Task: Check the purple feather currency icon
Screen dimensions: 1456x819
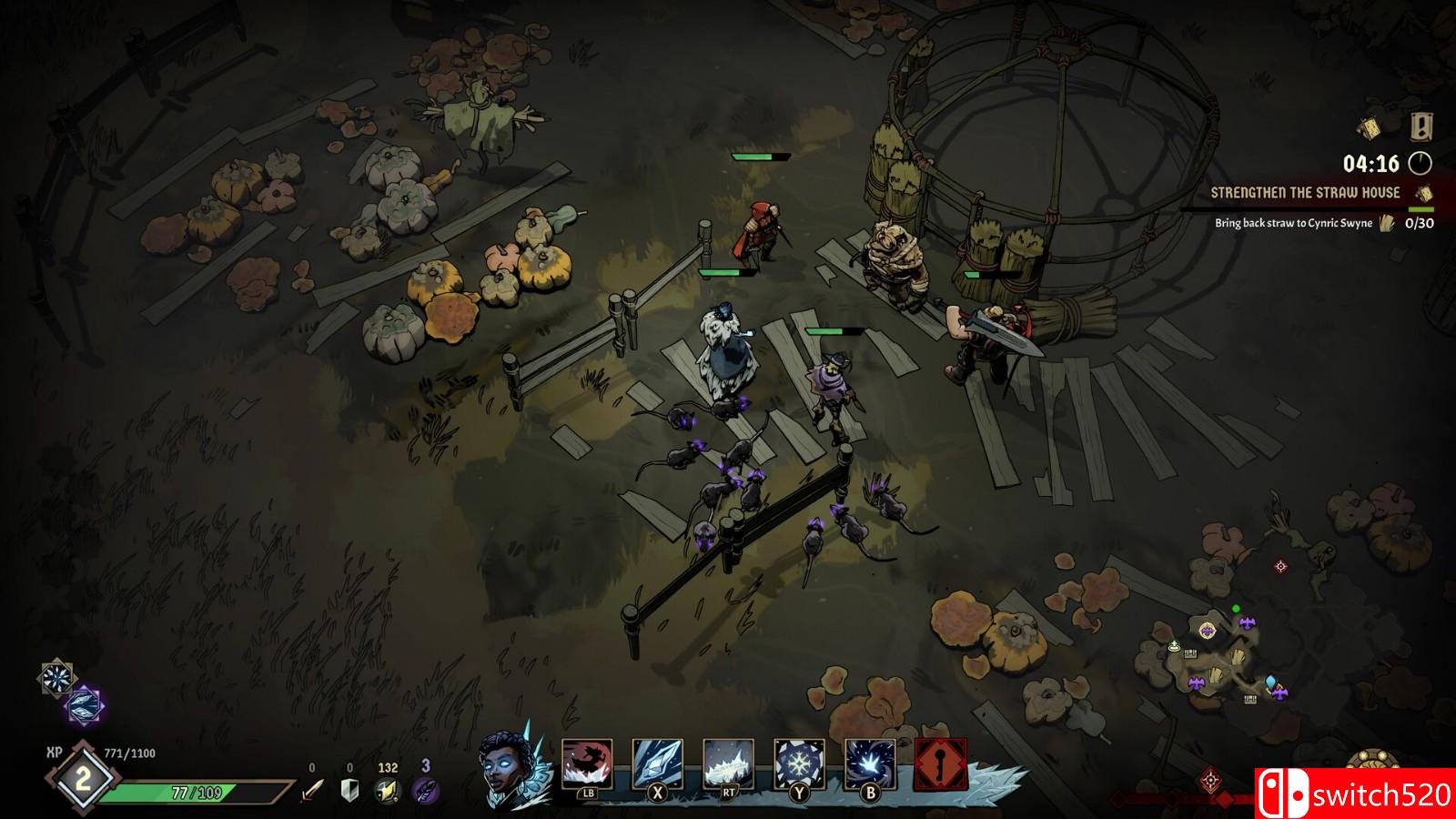Action: (x=425, y=790)
